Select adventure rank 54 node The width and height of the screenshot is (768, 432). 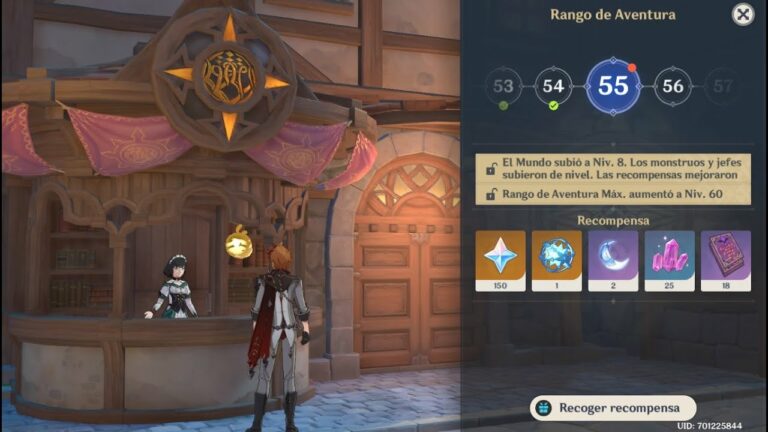pos(553,86)
